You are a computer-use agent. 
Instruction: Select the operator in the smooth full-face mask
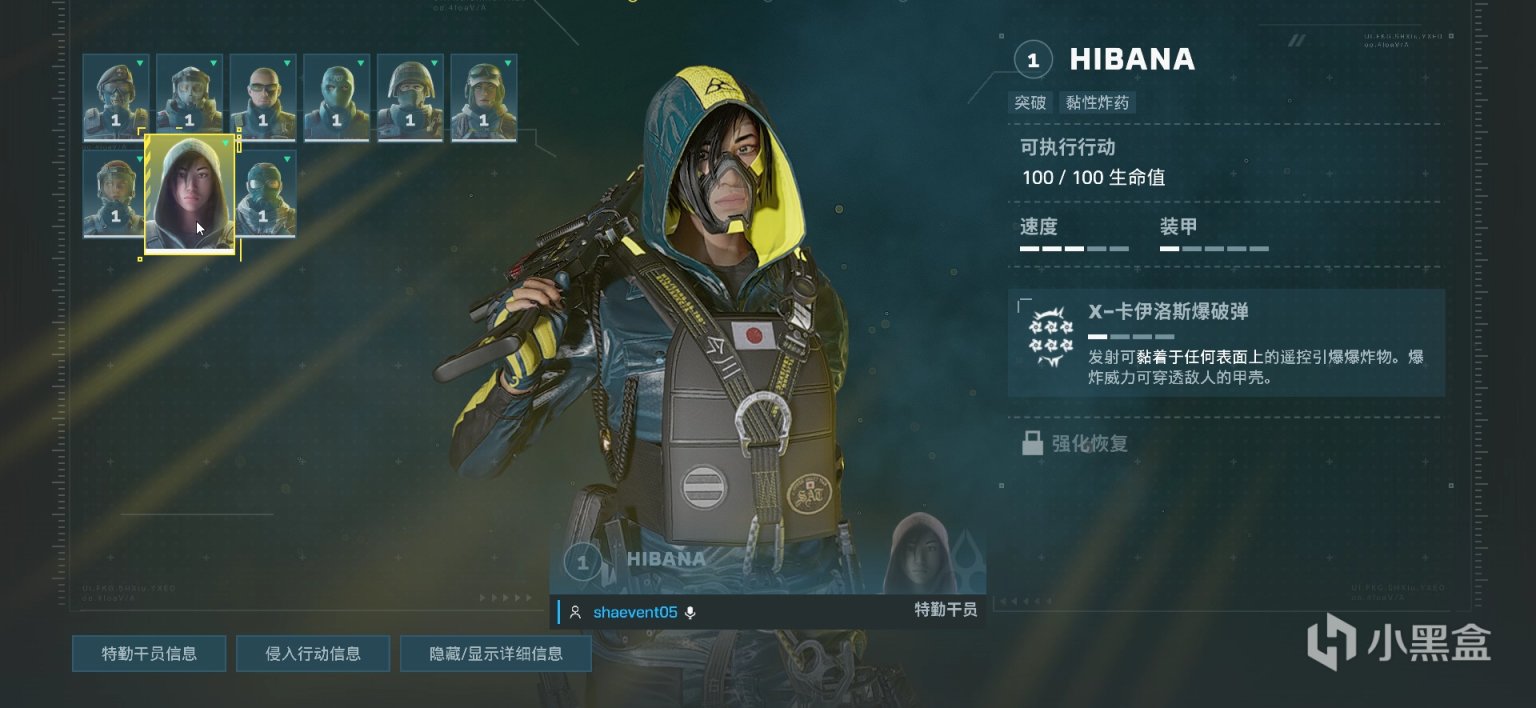point(337,97)
